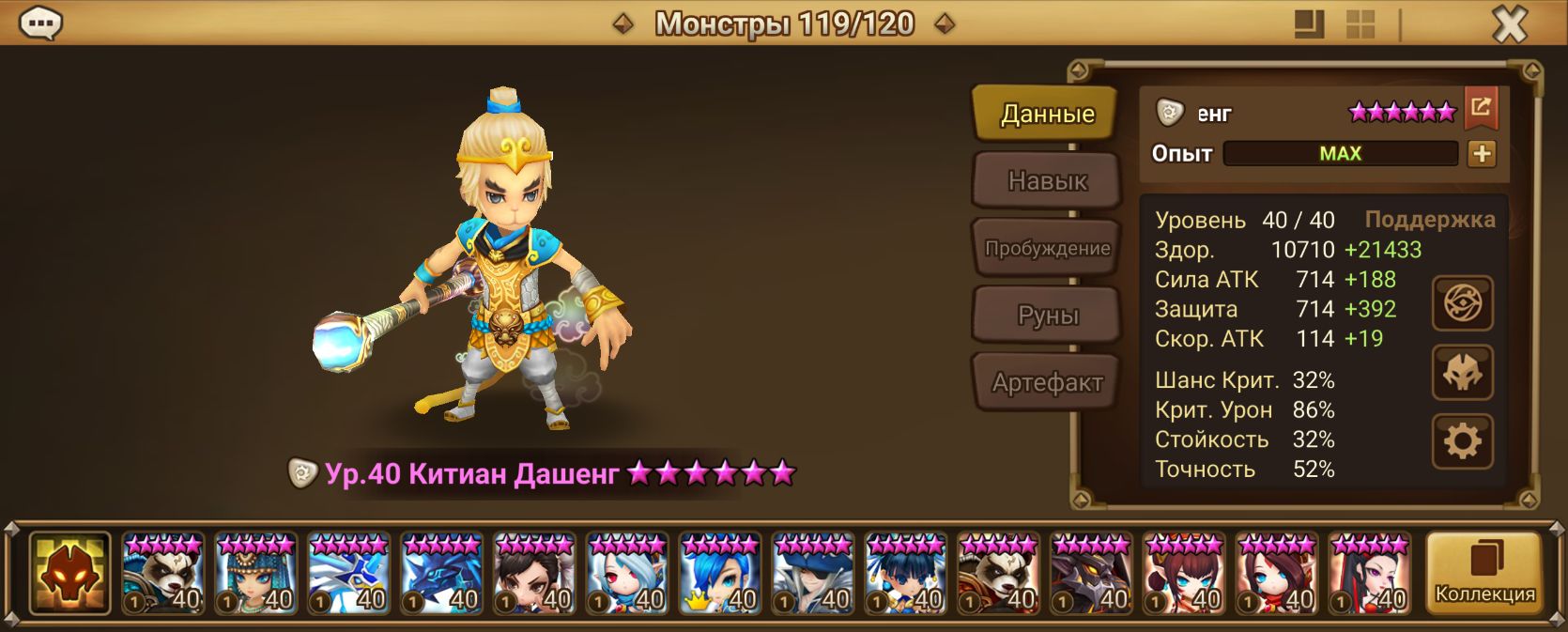Share the monster via red bookmark icon
This screenshot has height=632, width=1568.
pyautogui.click(x=1481, y=108)
